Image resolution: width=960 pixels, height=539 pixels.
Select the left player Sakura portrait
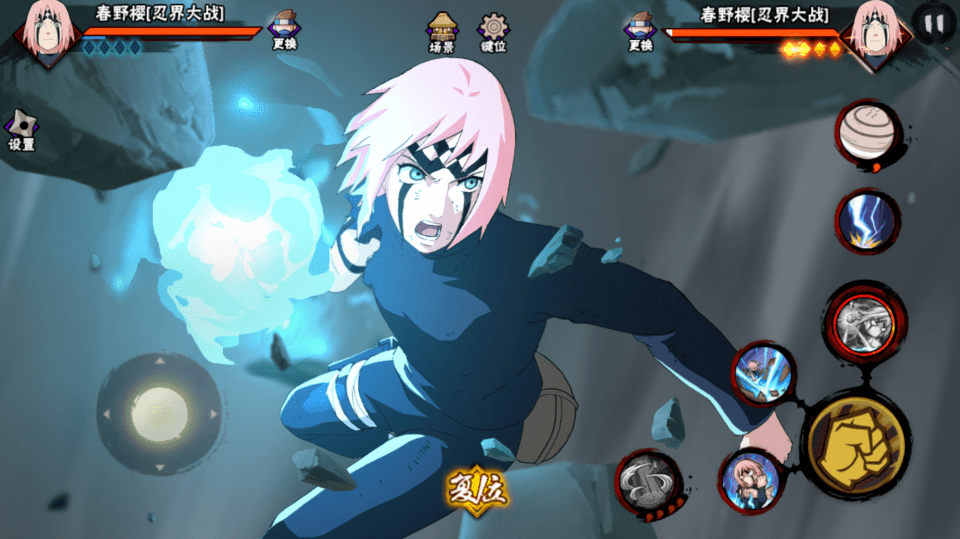(45, 30)
